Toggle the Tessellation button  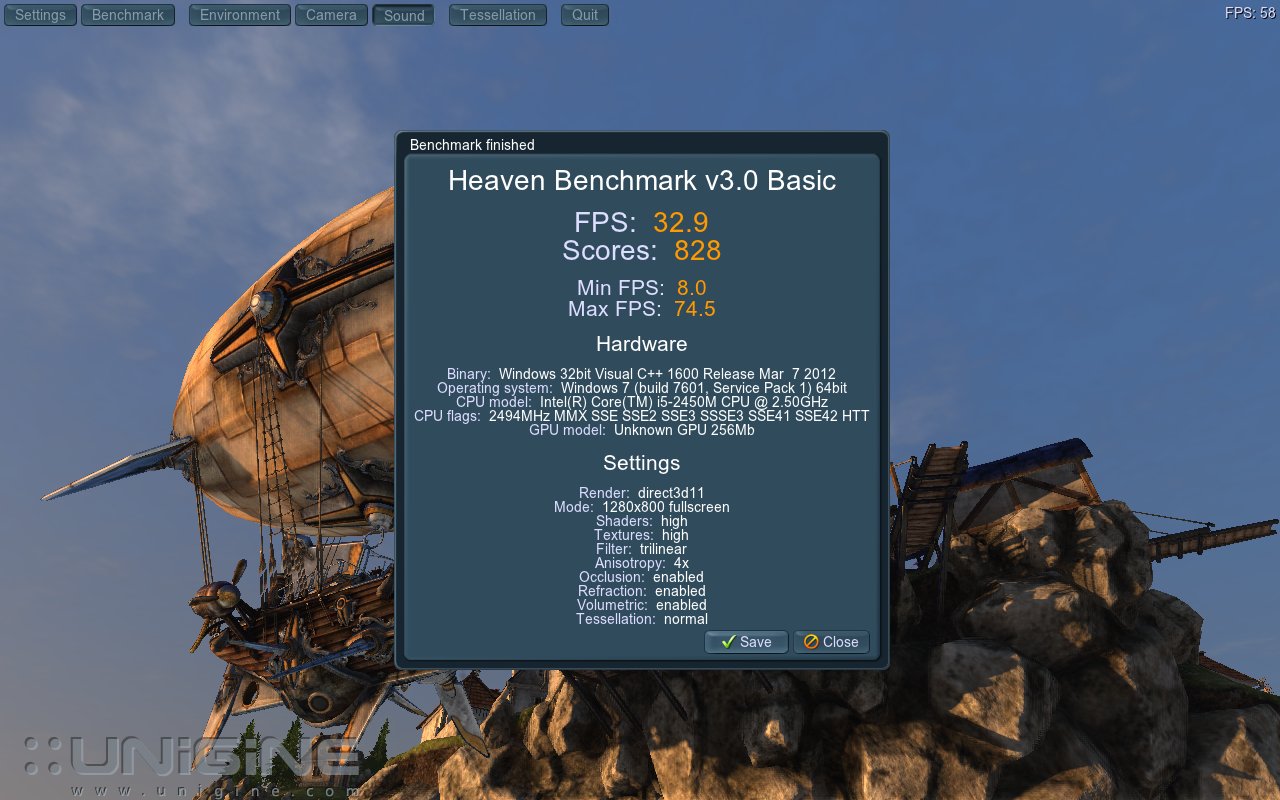point(497,15)
